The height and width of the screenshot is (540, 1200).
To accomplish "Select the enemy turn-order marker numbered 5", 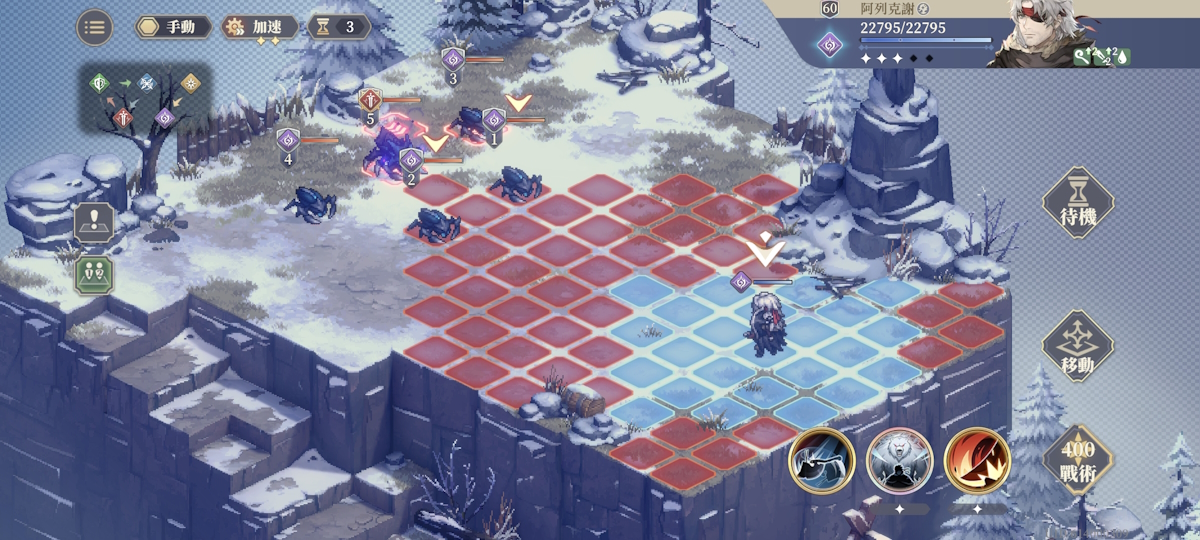I will click(371, 100).
